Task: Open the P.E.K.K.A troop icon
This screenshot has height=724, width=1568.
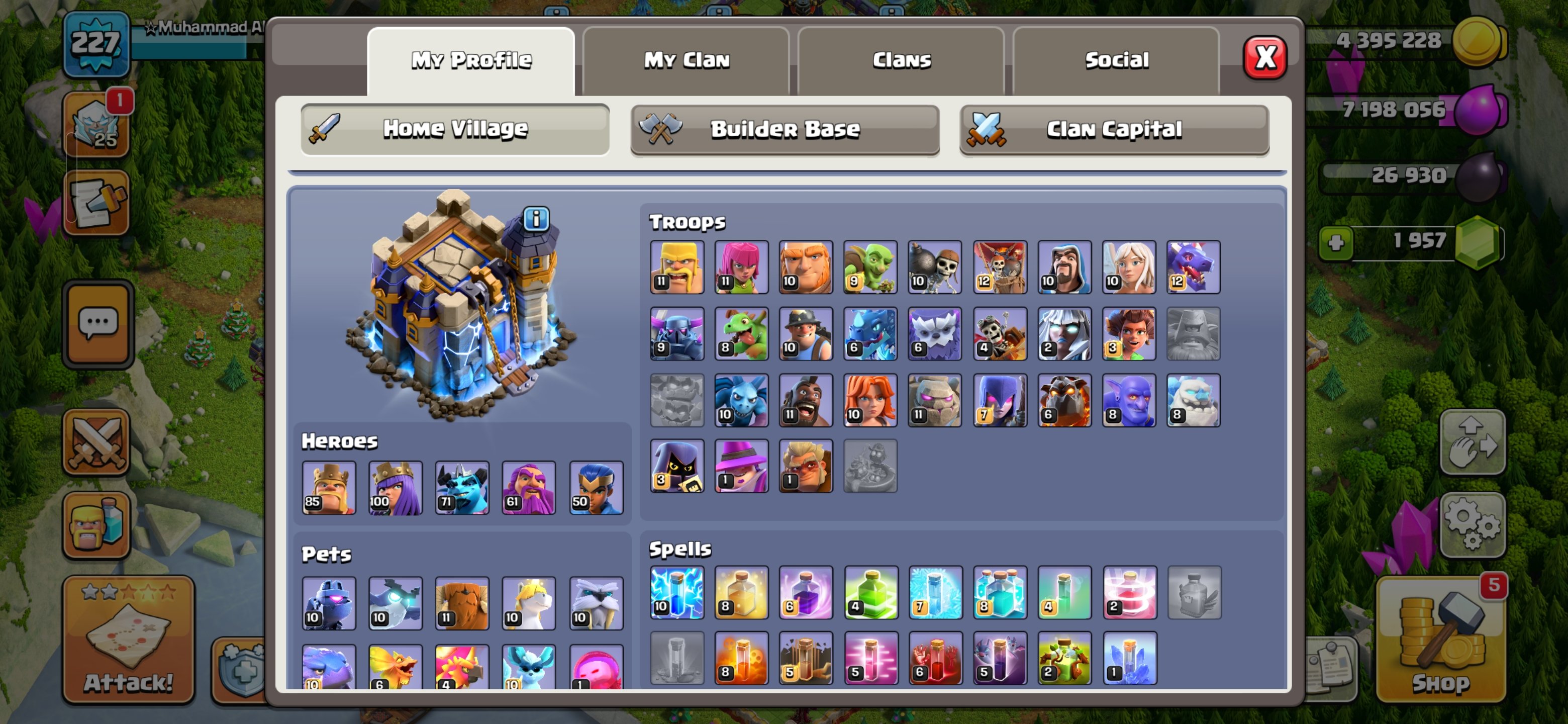Action: 677,334
